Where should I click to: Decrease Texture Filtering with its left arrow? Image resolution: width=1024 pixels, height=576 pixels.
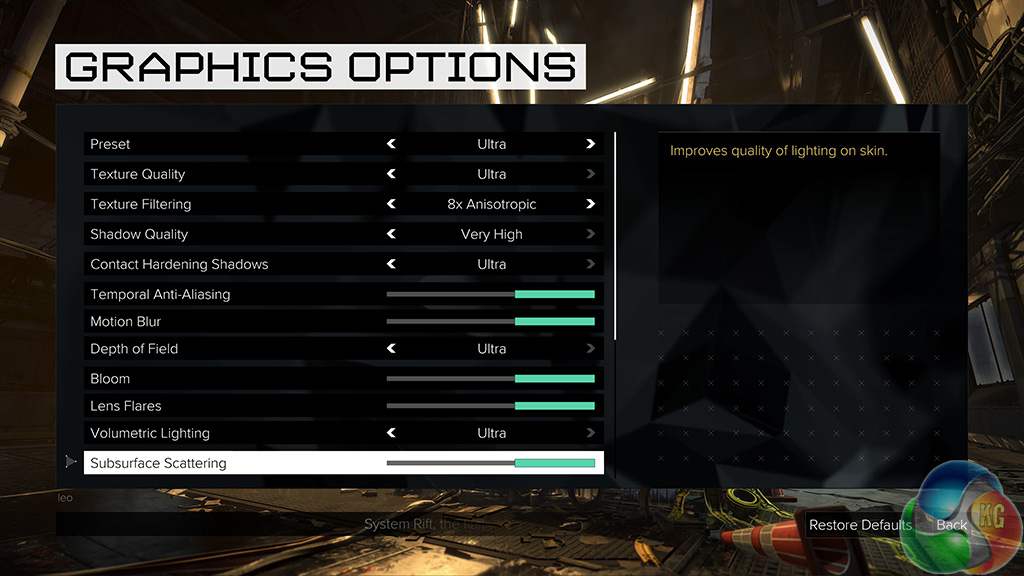click(x=391, y=204)
